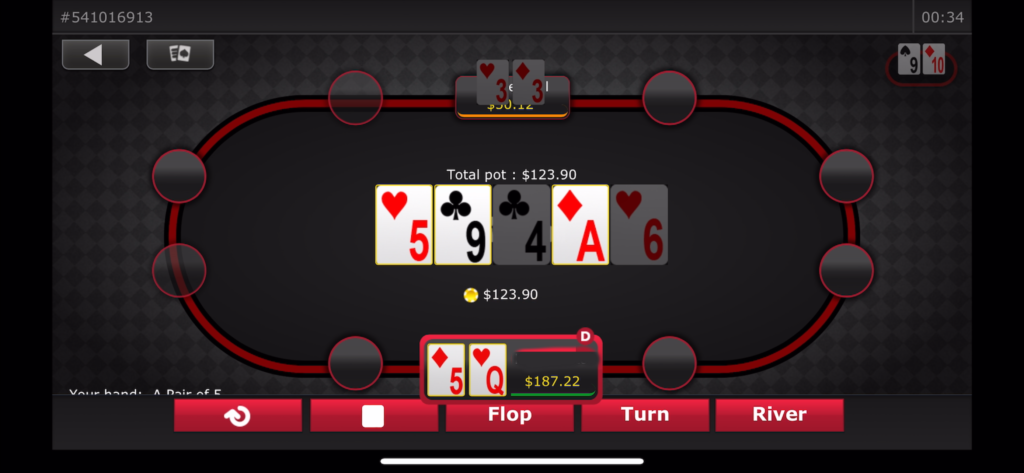Show the River stage
The width and height of the screenshot is (1024, 473).
779,415
